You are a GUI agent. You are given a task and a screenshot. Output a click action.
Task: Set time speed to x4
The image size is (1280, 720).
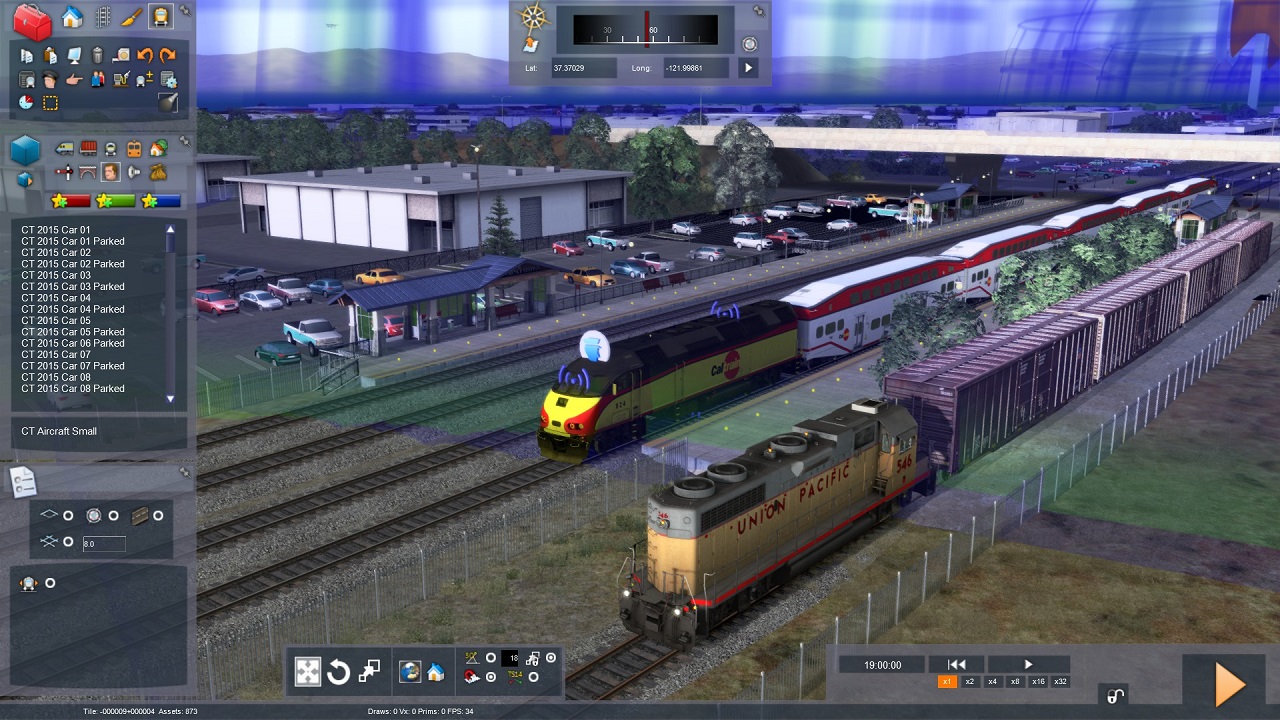coord(992,682)
